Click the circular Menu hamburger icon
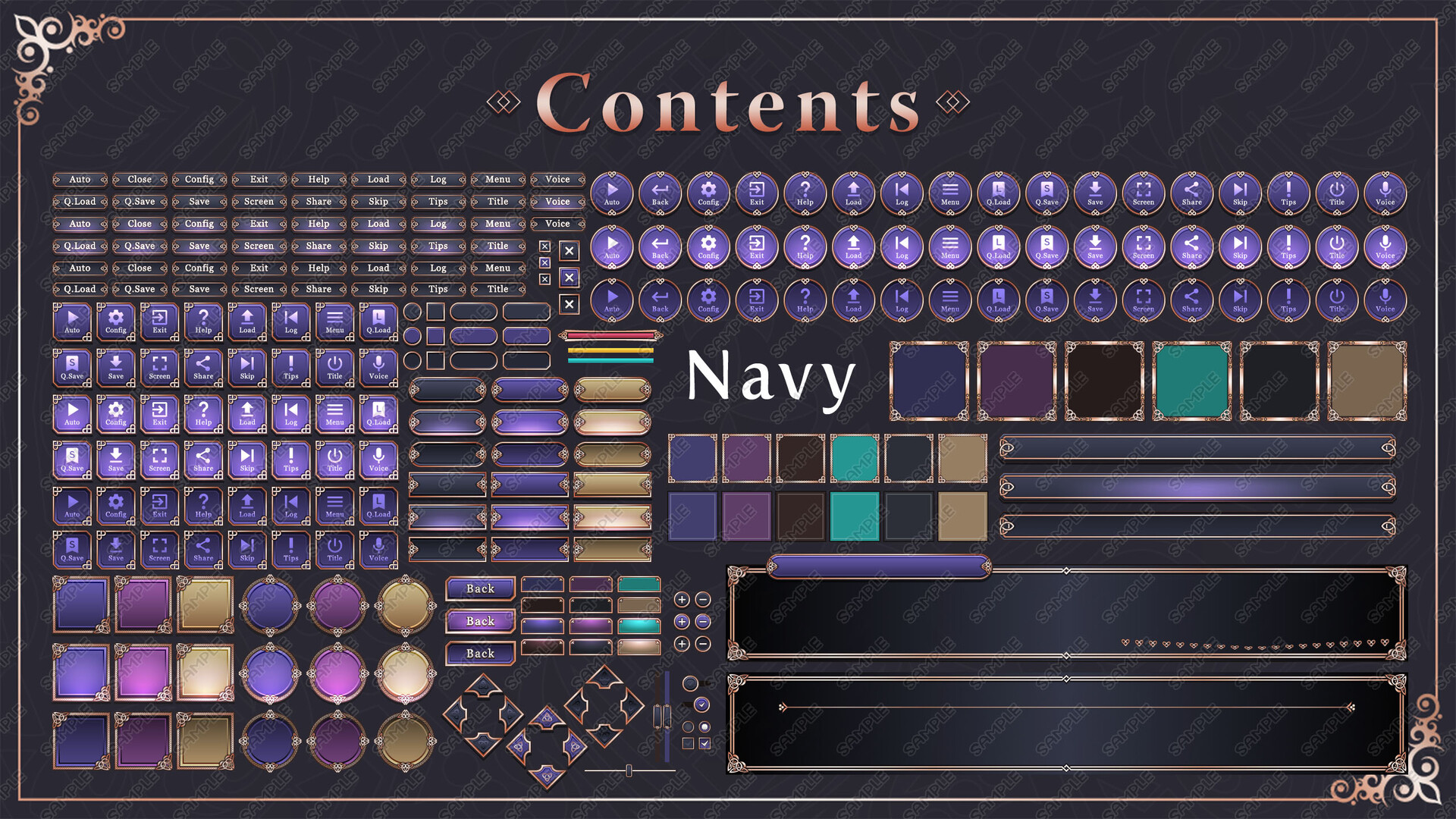Viewport: 1456px width, 819px height. coord(949,193)
